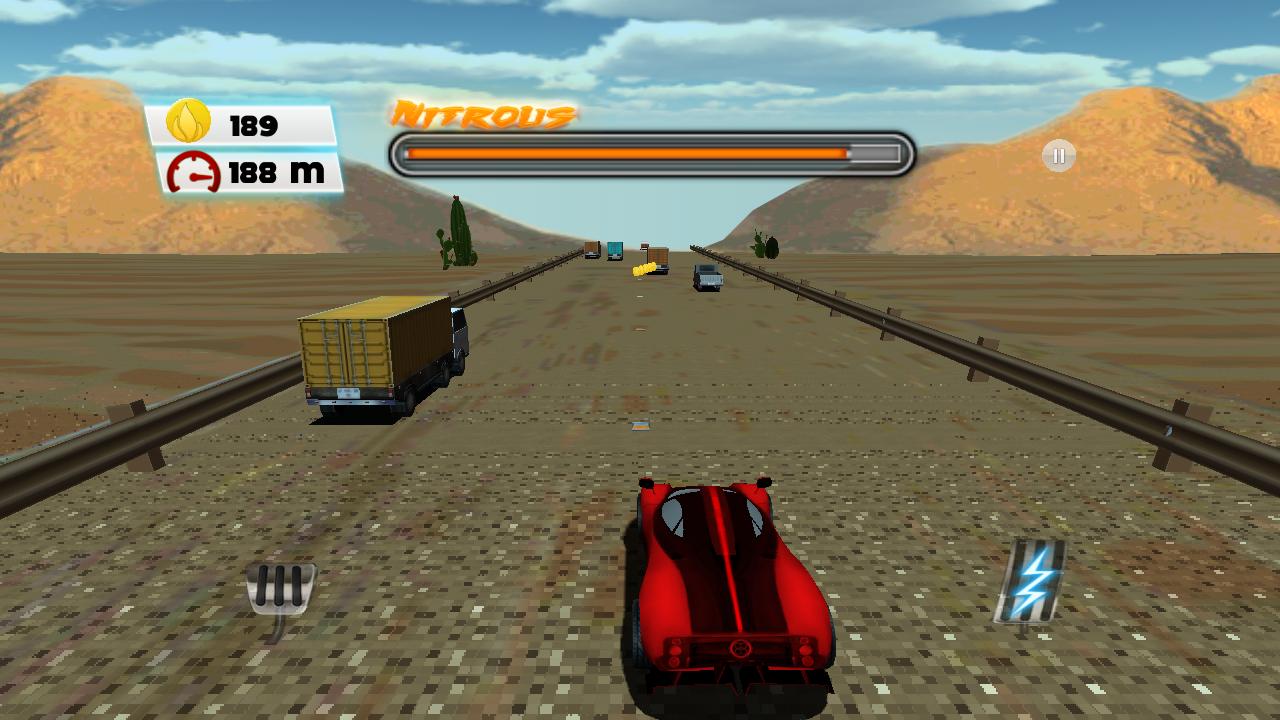The width and height of the screenshot is (1280, 720).
Task: Click the coin total showing 189
Action: (x=255, y=125)
